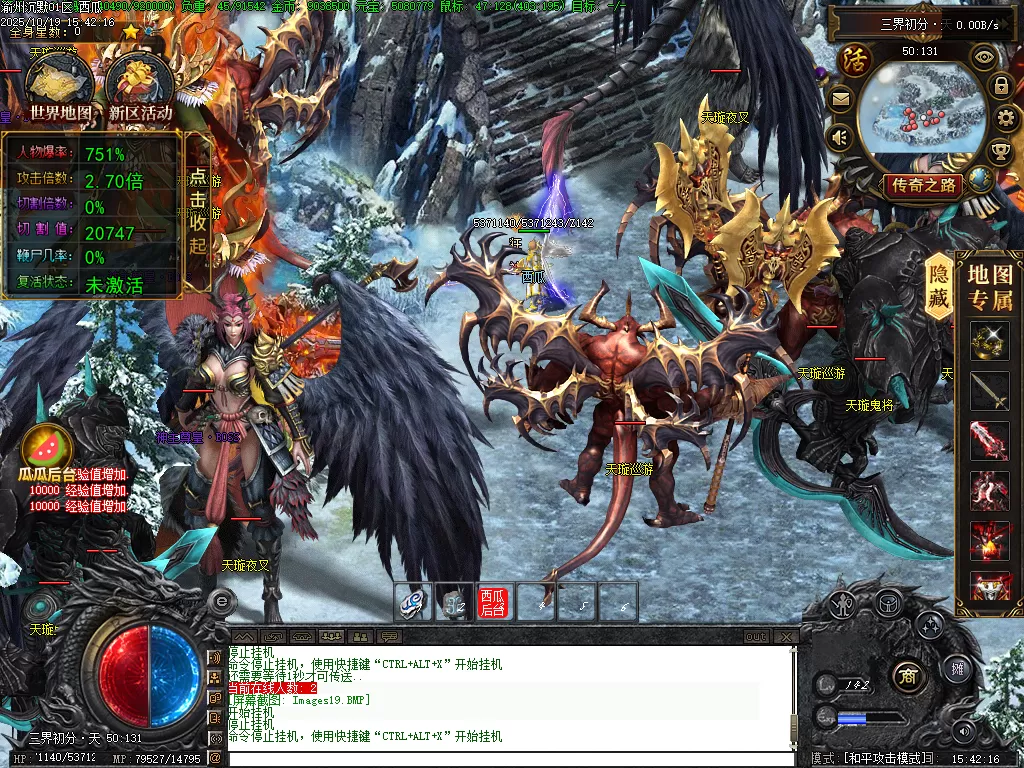Open the 世界地图 world map
Viewport: 1024px width, 768px height.
[x=61, y=88]
